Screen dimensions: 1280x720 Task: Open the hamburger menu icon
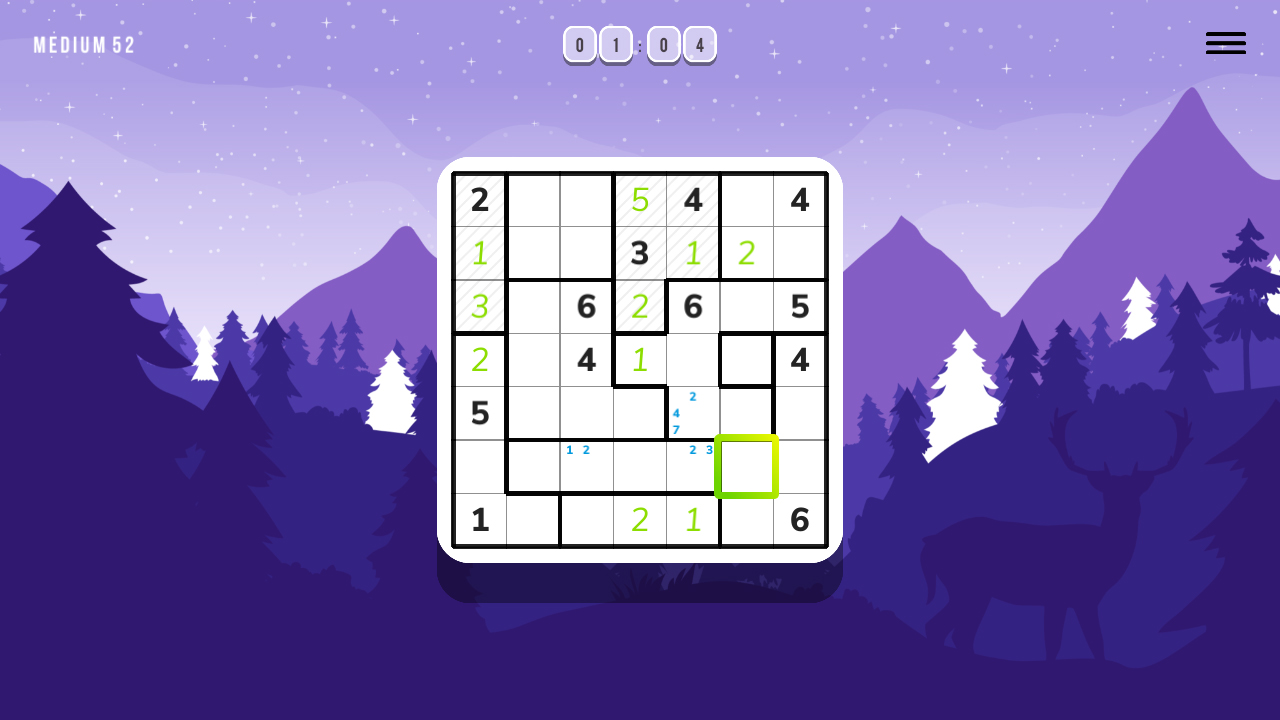(1225, 43)
